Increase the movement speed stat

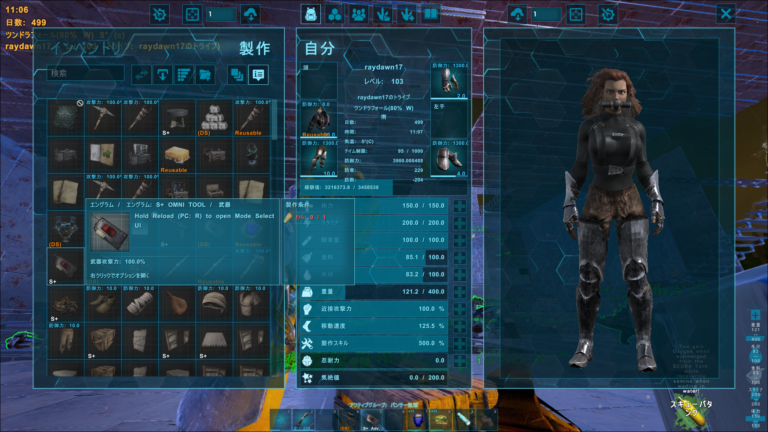click(460, 325)
